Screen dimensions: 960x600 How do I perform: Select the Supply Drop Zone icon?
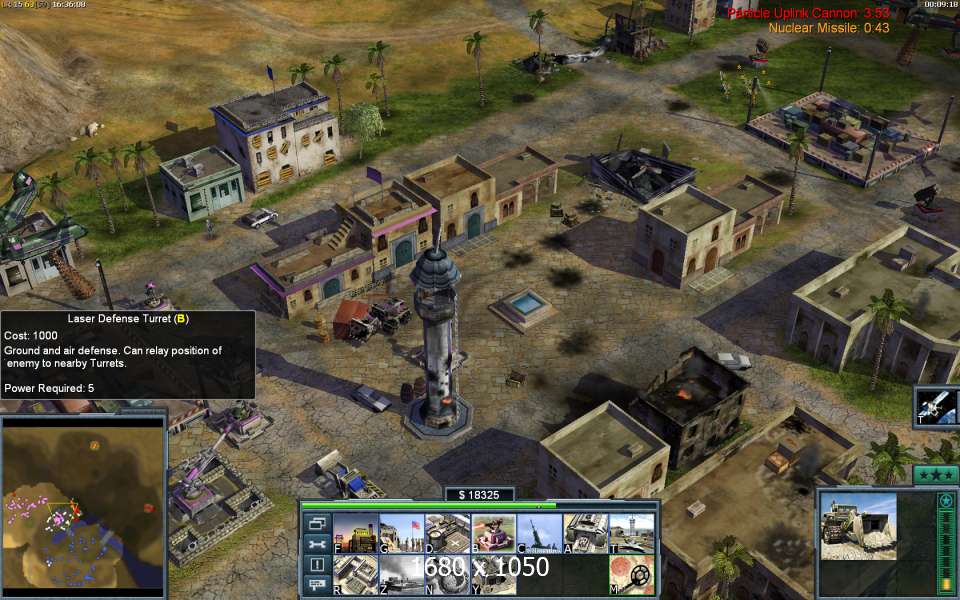coord(399,575)
